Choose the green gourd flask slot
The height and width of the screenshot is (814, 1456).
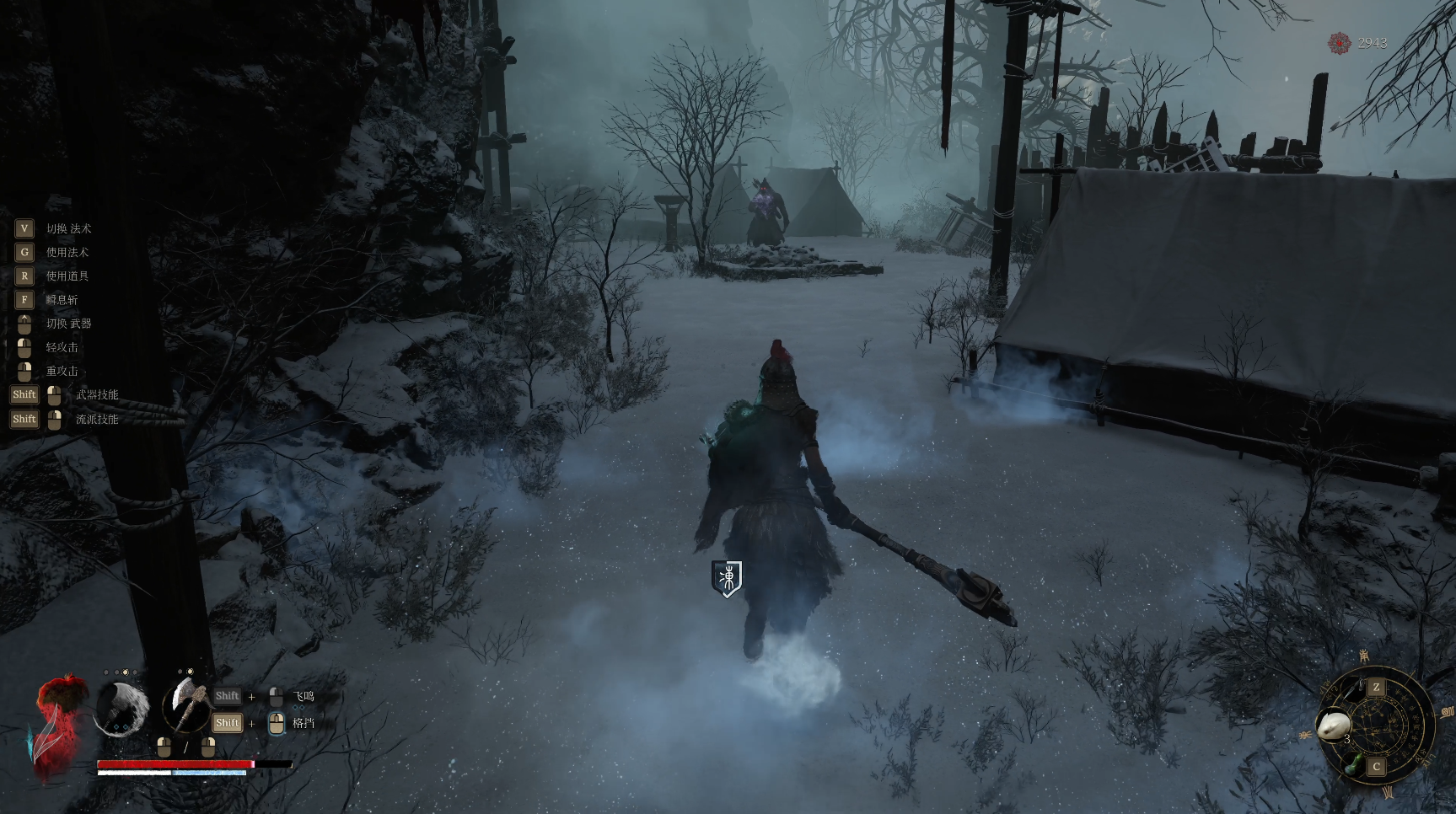pos(1354,766)
